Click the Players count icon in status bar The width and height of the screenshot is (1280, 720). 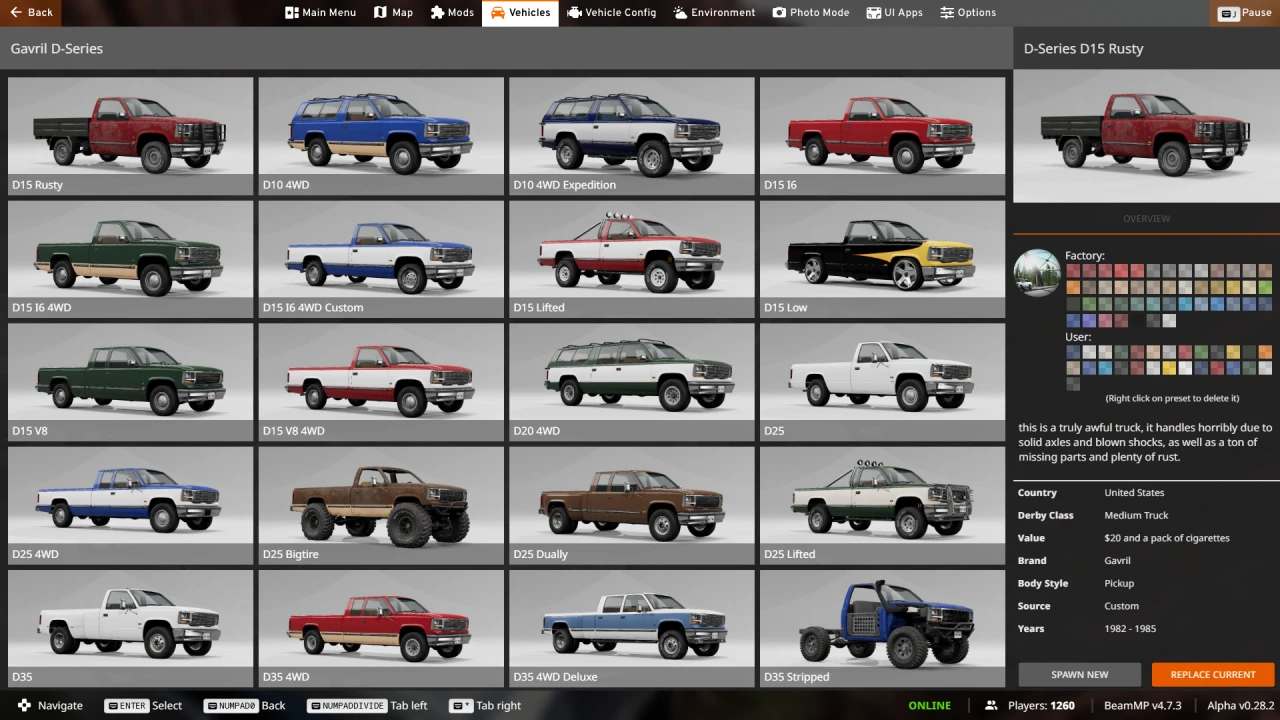coord(990,705)
